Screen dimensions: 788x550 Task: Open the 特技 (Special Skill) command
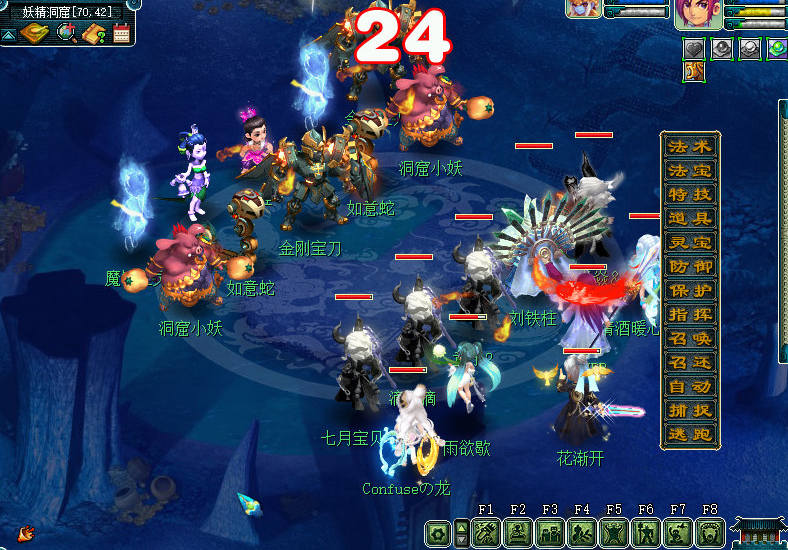coord(689,194)
